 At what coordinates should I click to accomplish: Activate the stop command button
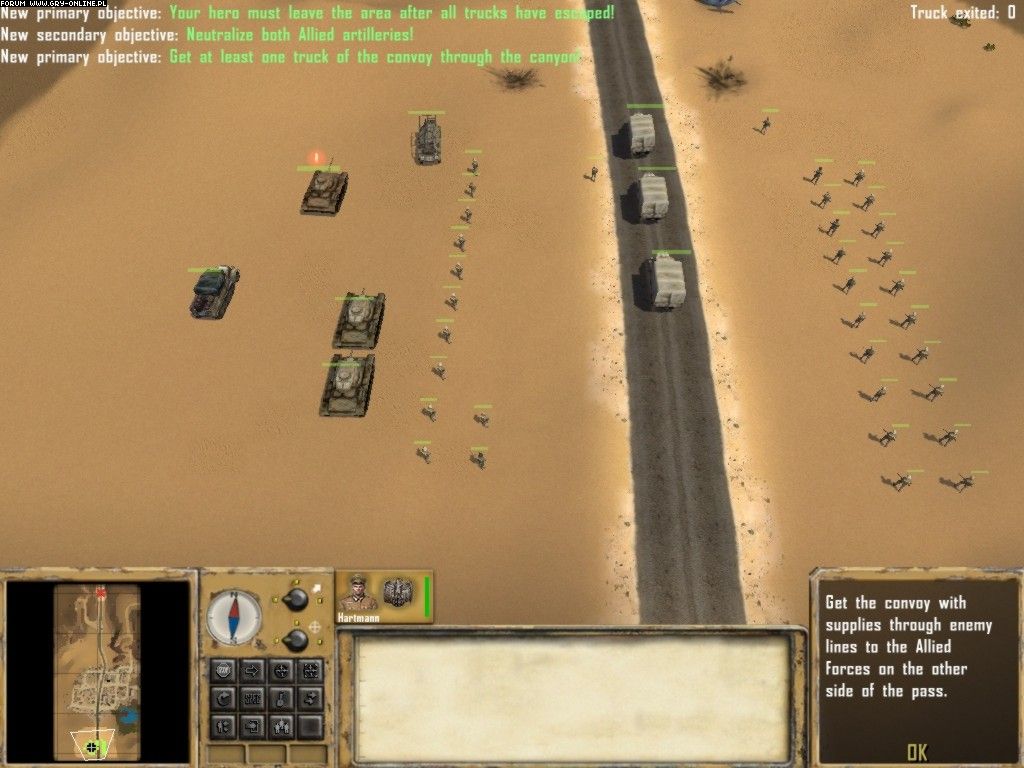(224, 671)
